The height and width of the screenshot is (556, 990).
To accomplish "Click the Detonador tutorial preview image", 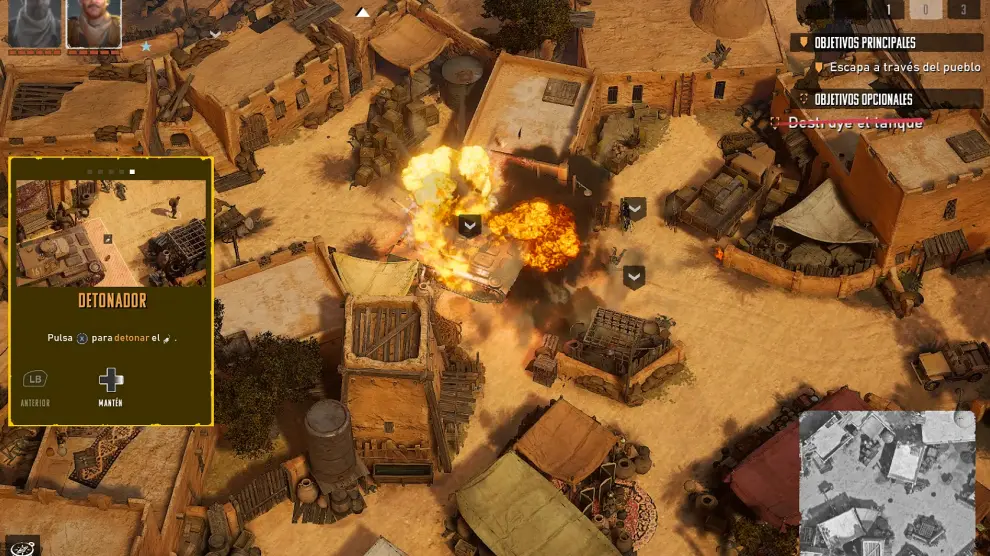I will point(111,233).
